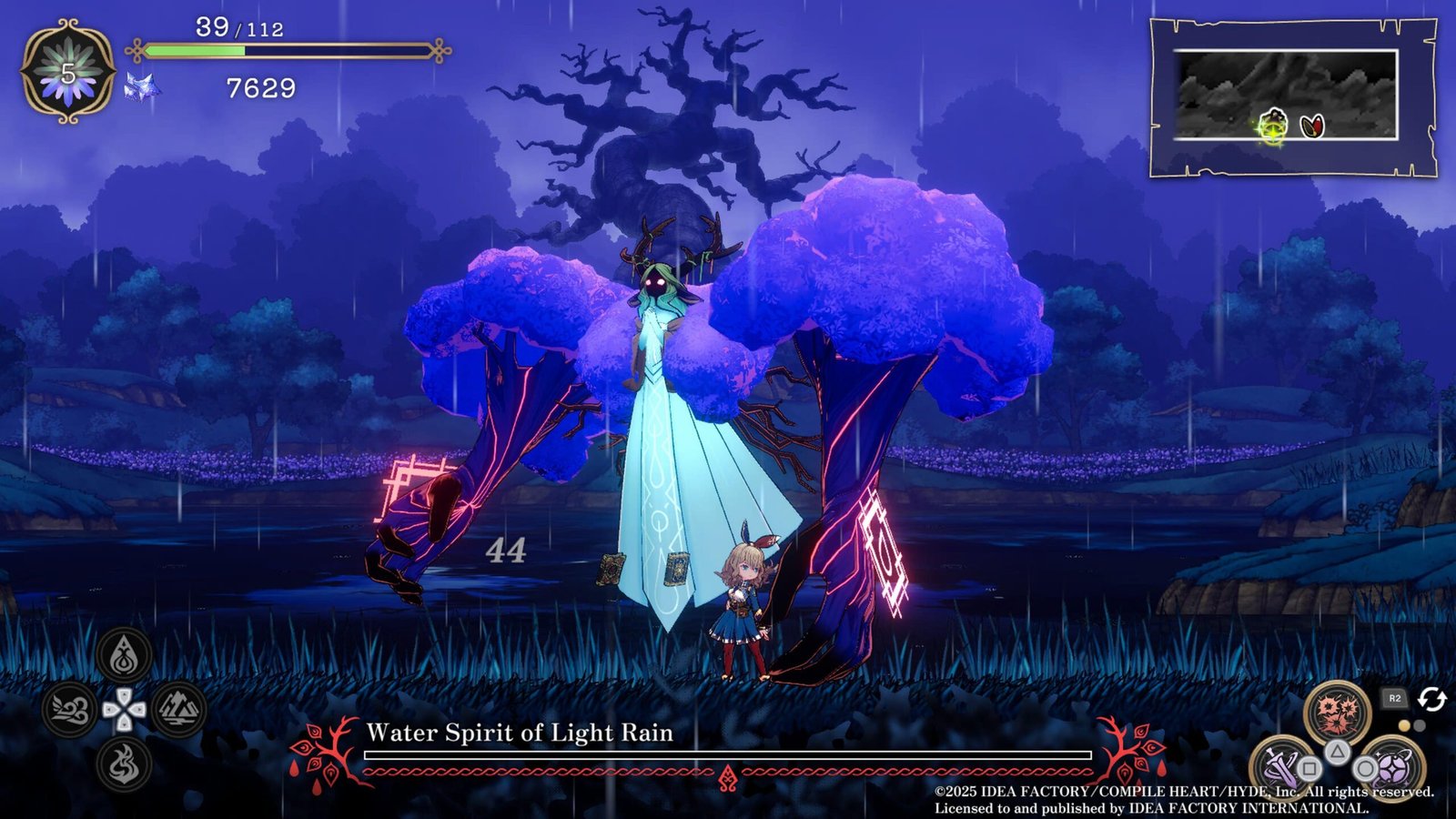The height and width of the screenshot is (819, 1456).
Task: Click the glowing player marker on minimap
Action: [x=1273, y=125]
